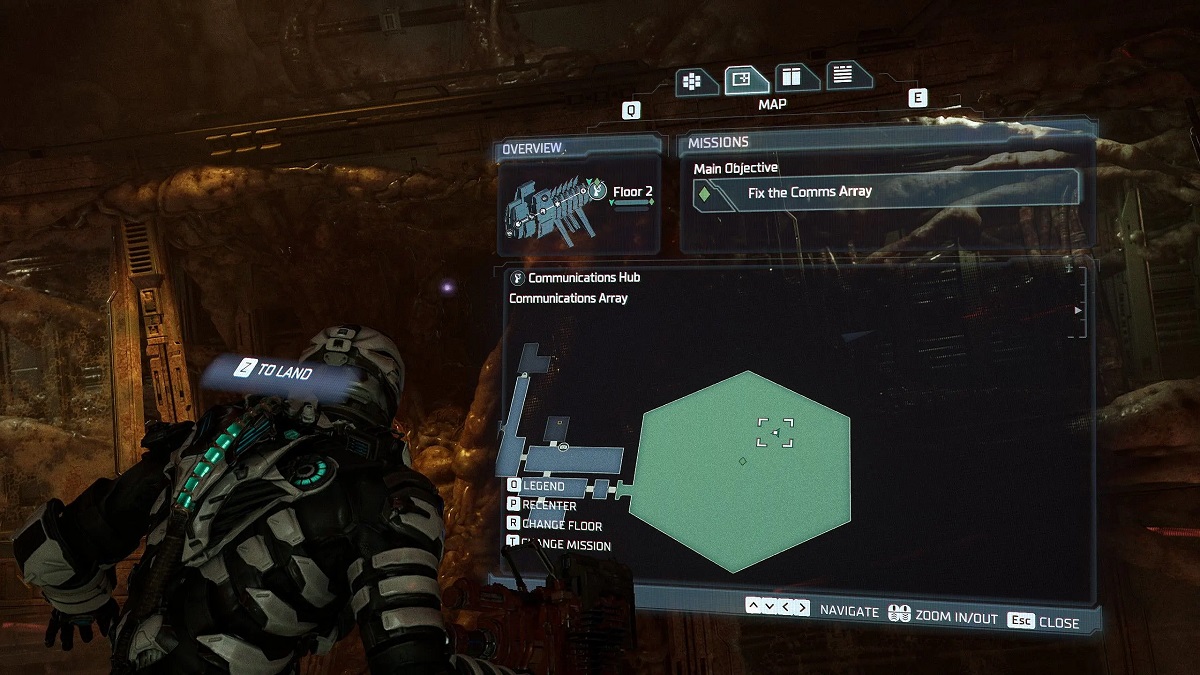
Task: Show the map Legend
Action: [542, 486]
